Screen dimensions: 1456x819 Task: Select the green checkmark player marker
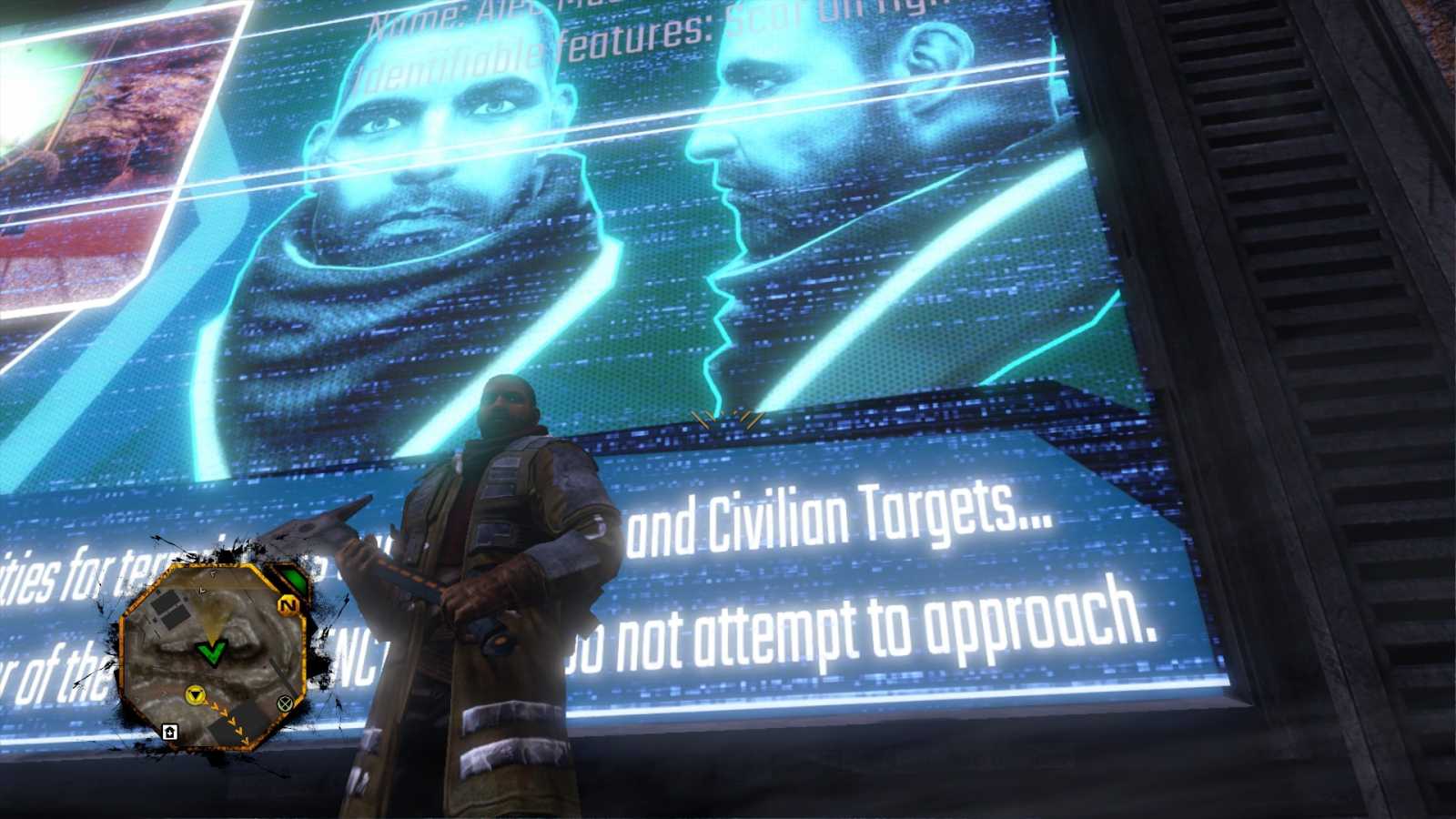click(x=212, y=652)
